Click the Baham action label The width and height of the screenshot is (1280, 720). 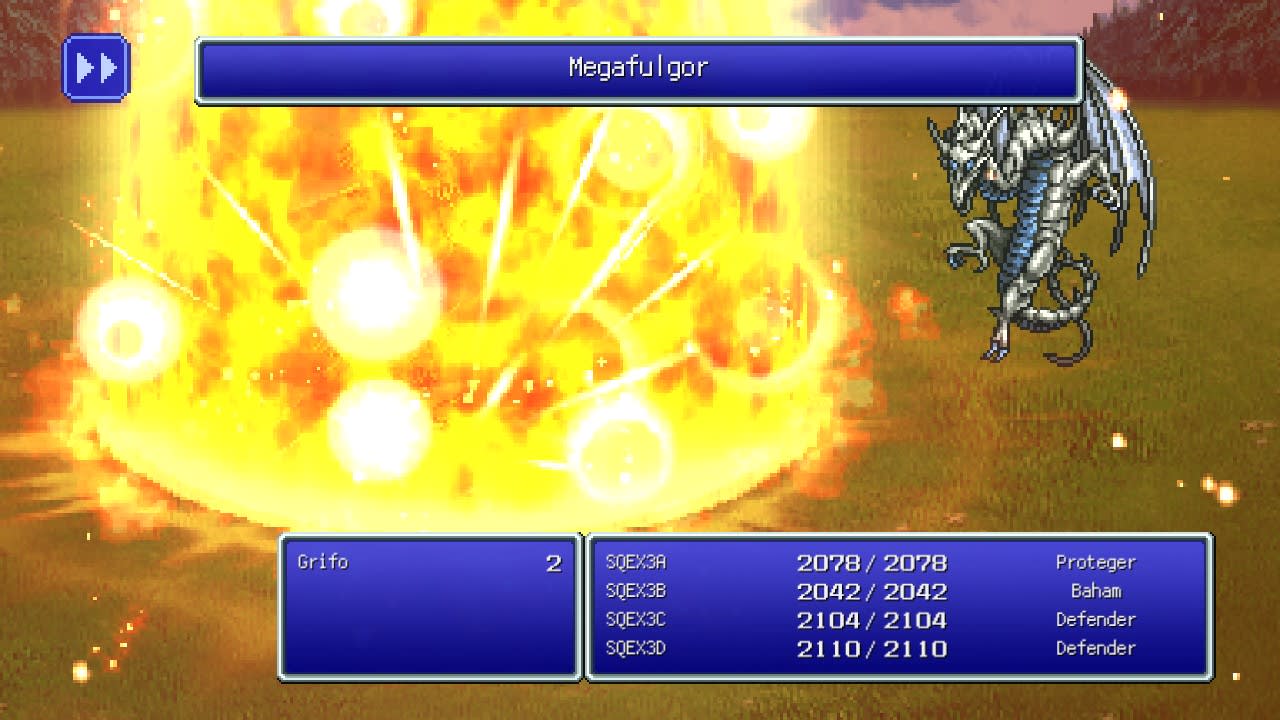(1097, 591)
